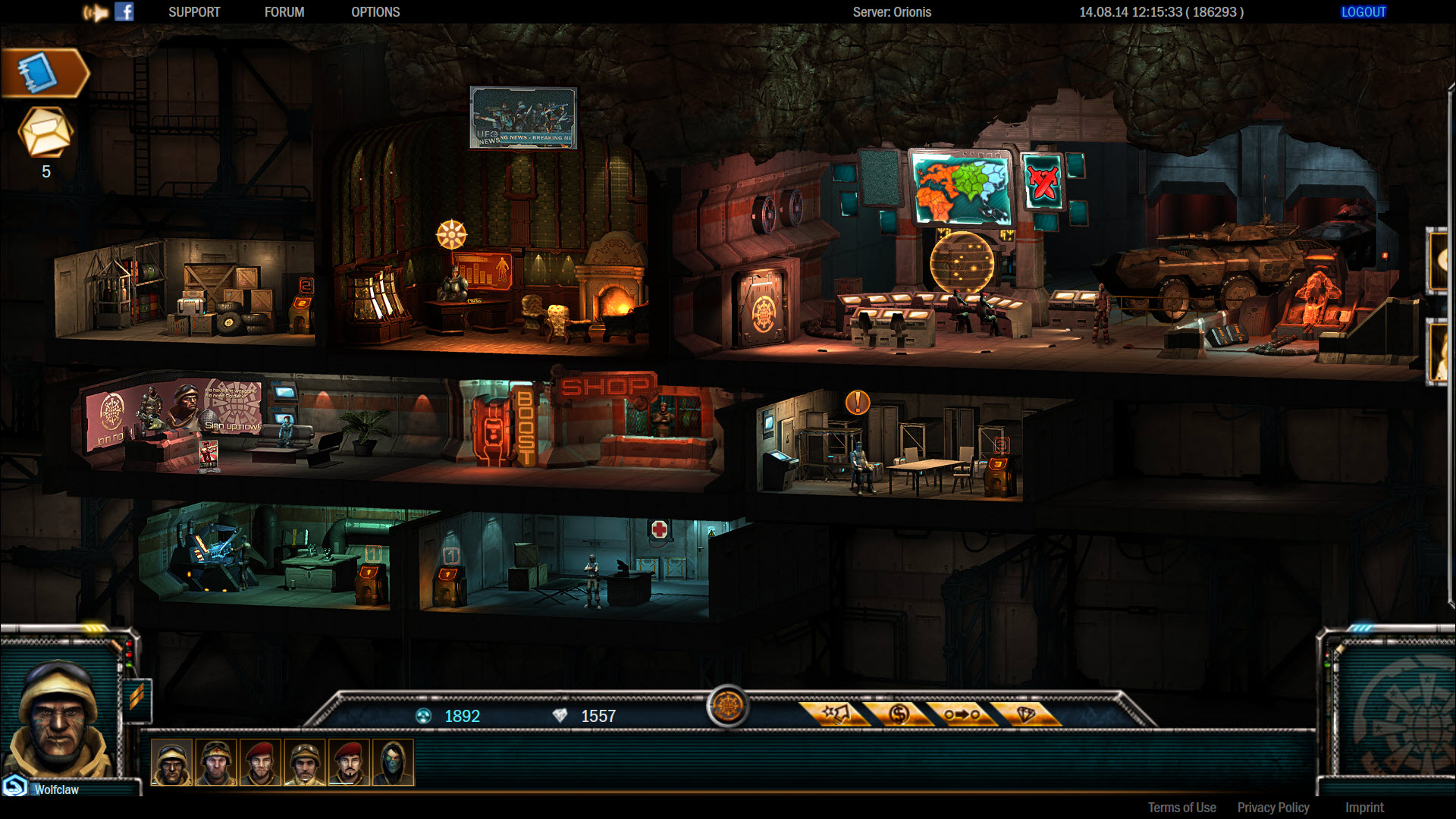The width and height of the screenshot is (1456, 819).
Task: Go to the FORUM
Action: click(x=284, y=12)
